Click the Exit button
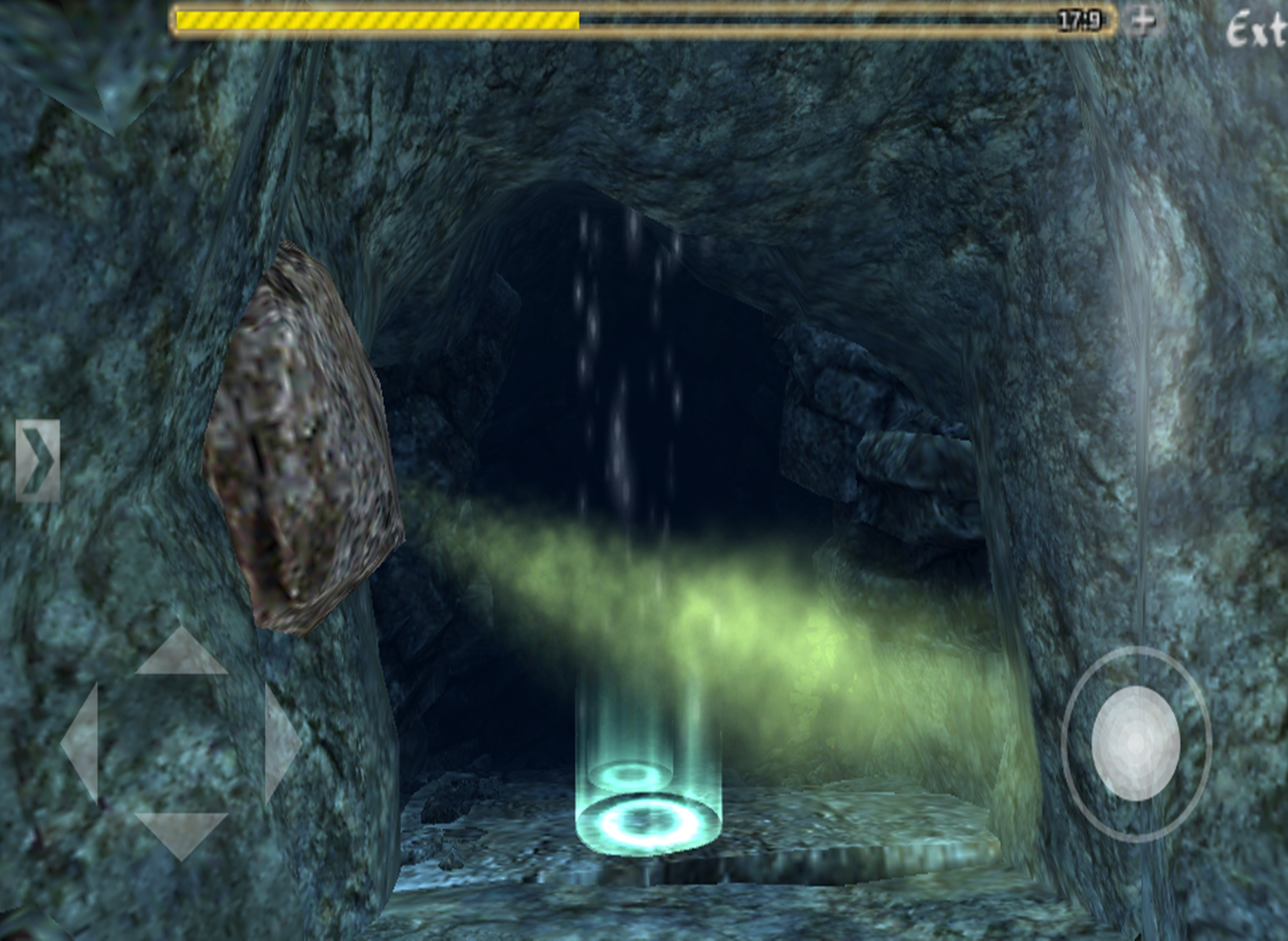 [x=1255, y=30]
